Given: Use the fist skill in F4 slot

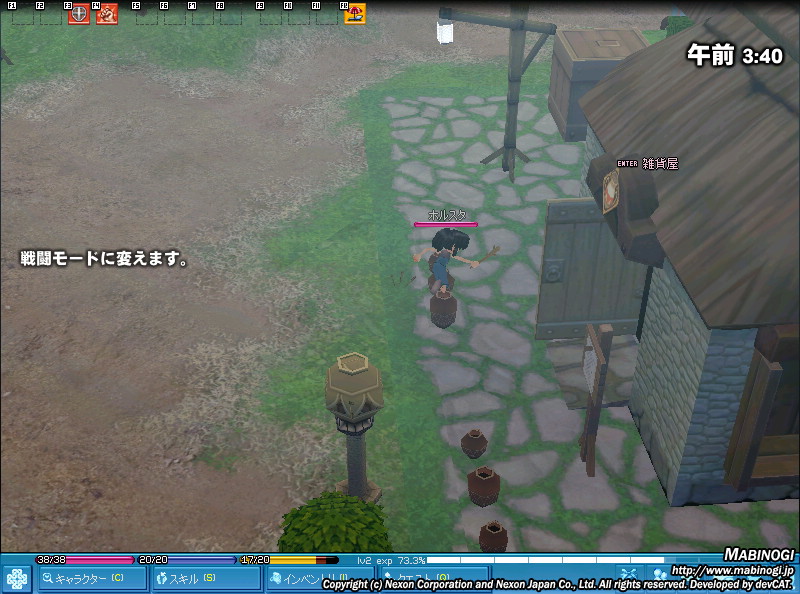Looking at the screenshot, I should pos(107,15).
